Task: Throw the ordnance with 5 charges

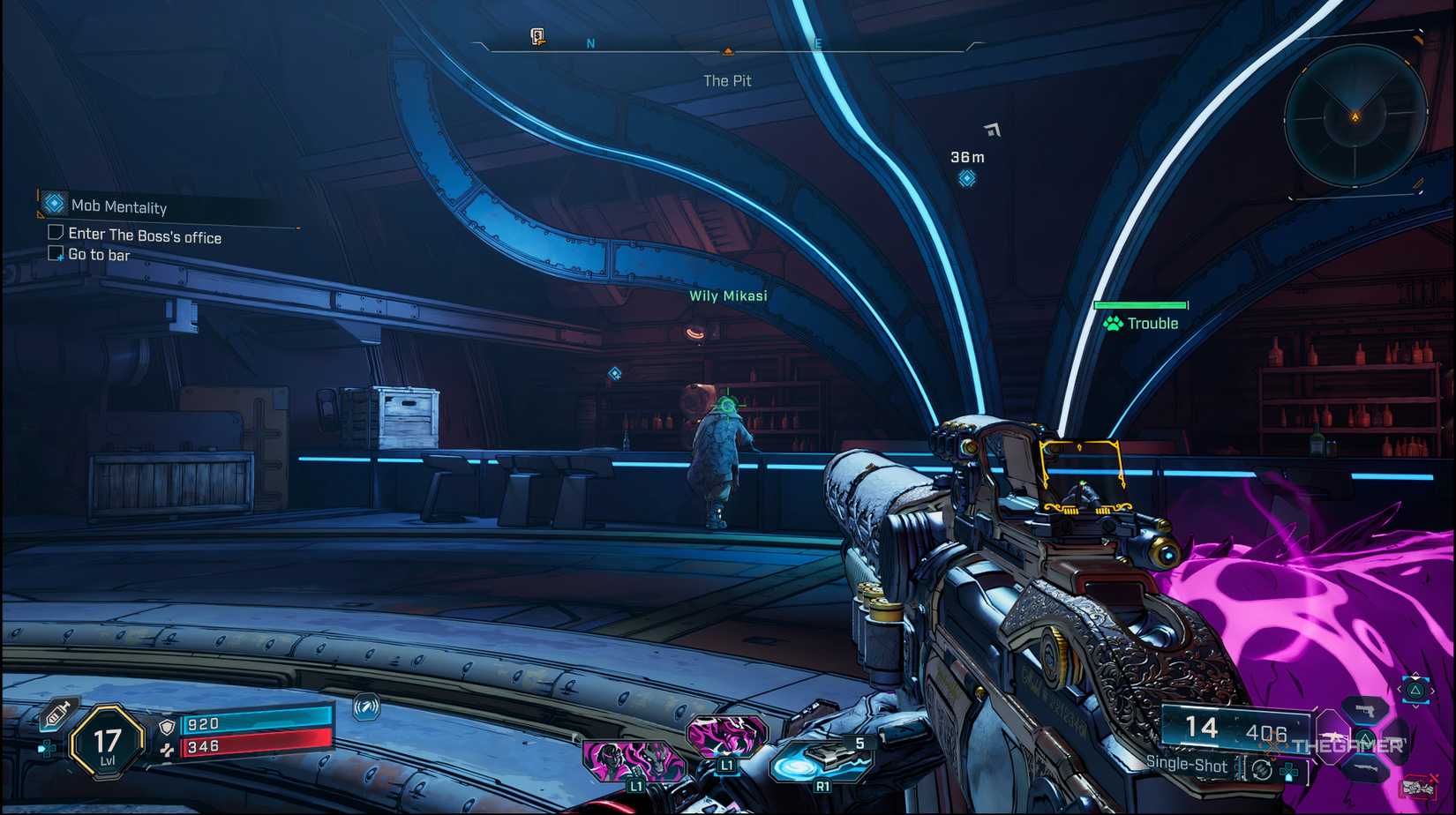Action: click(x=821, y=761)
